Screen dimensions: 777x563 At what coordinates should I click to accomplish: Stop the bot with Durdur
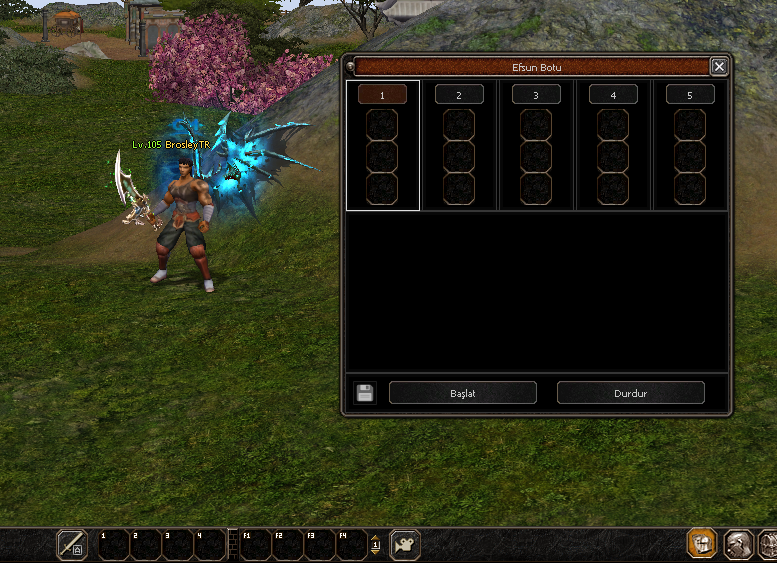point(630,393)
